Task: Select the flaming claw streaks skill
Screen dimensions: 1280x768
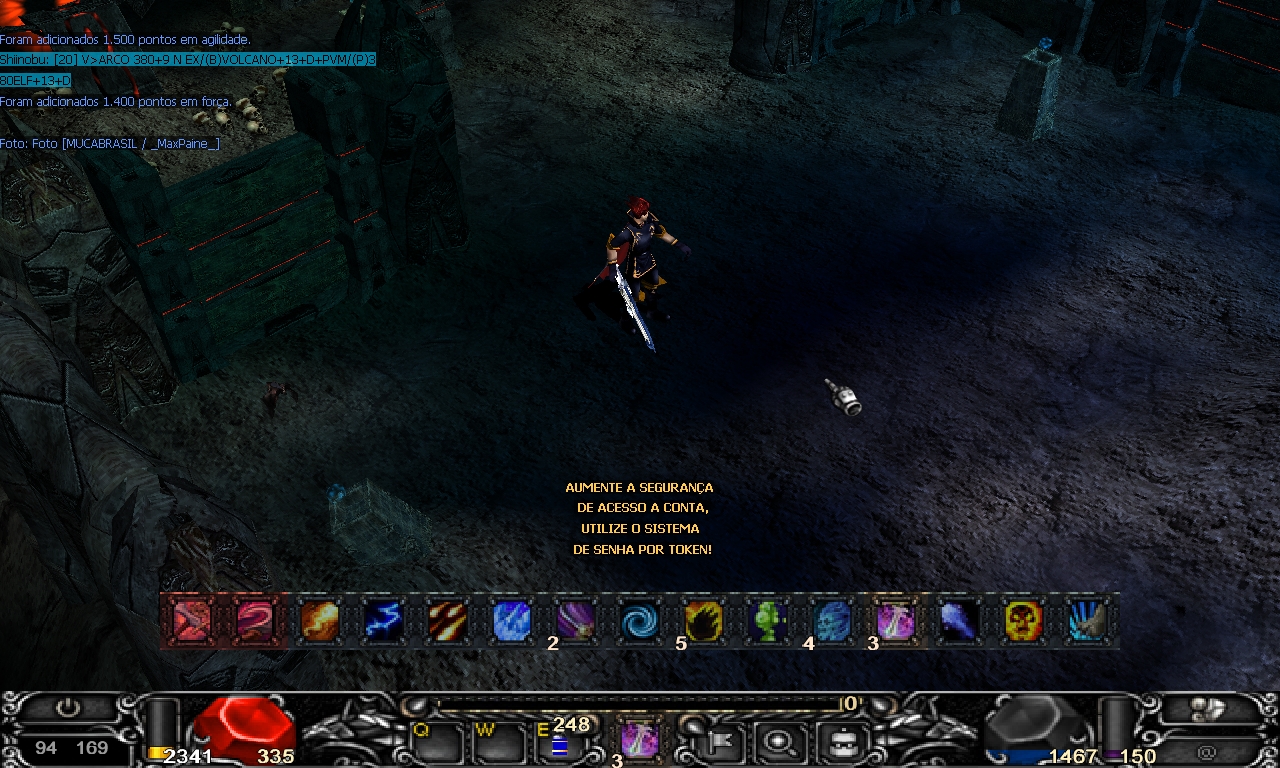Action: point(447,621)
